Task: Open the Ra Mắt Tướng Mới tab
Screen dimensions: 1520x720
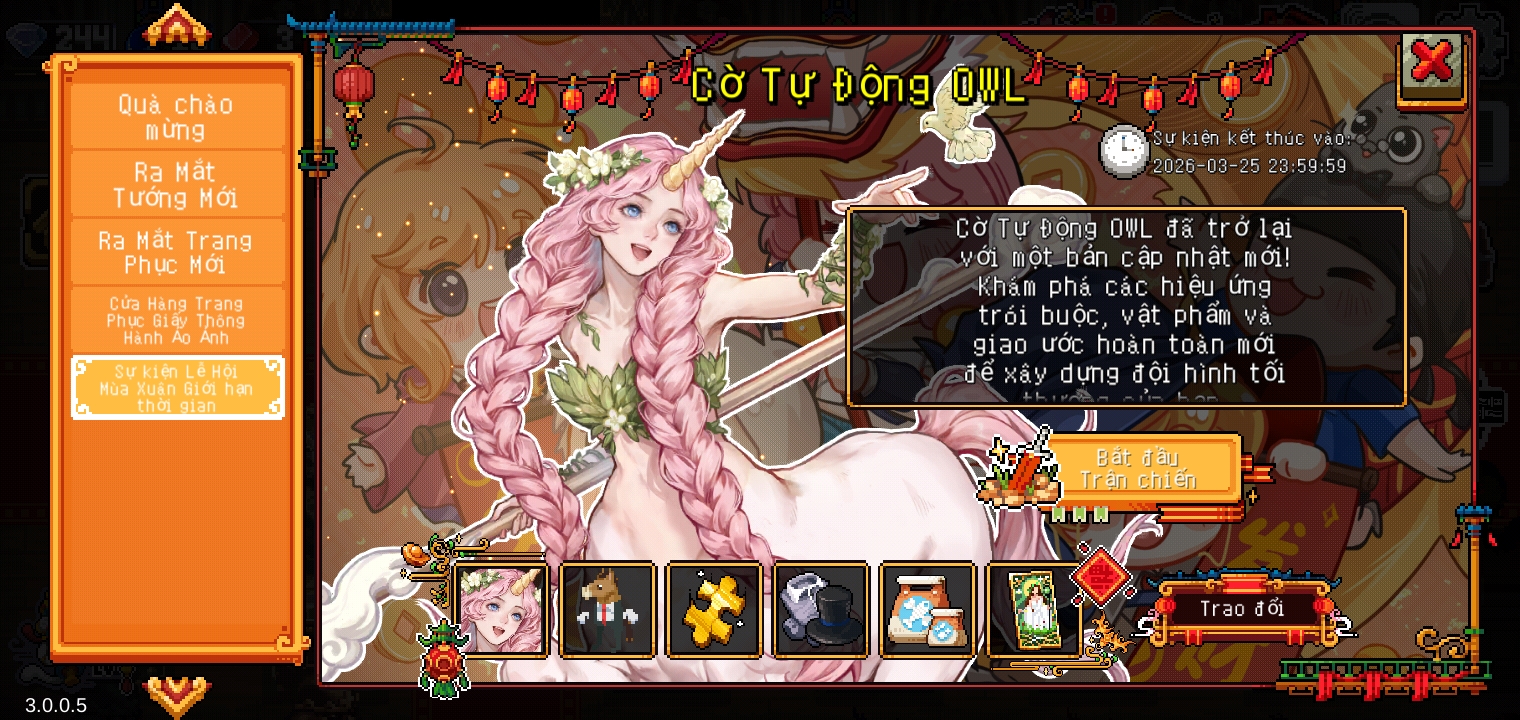Action: pos(177,185)
